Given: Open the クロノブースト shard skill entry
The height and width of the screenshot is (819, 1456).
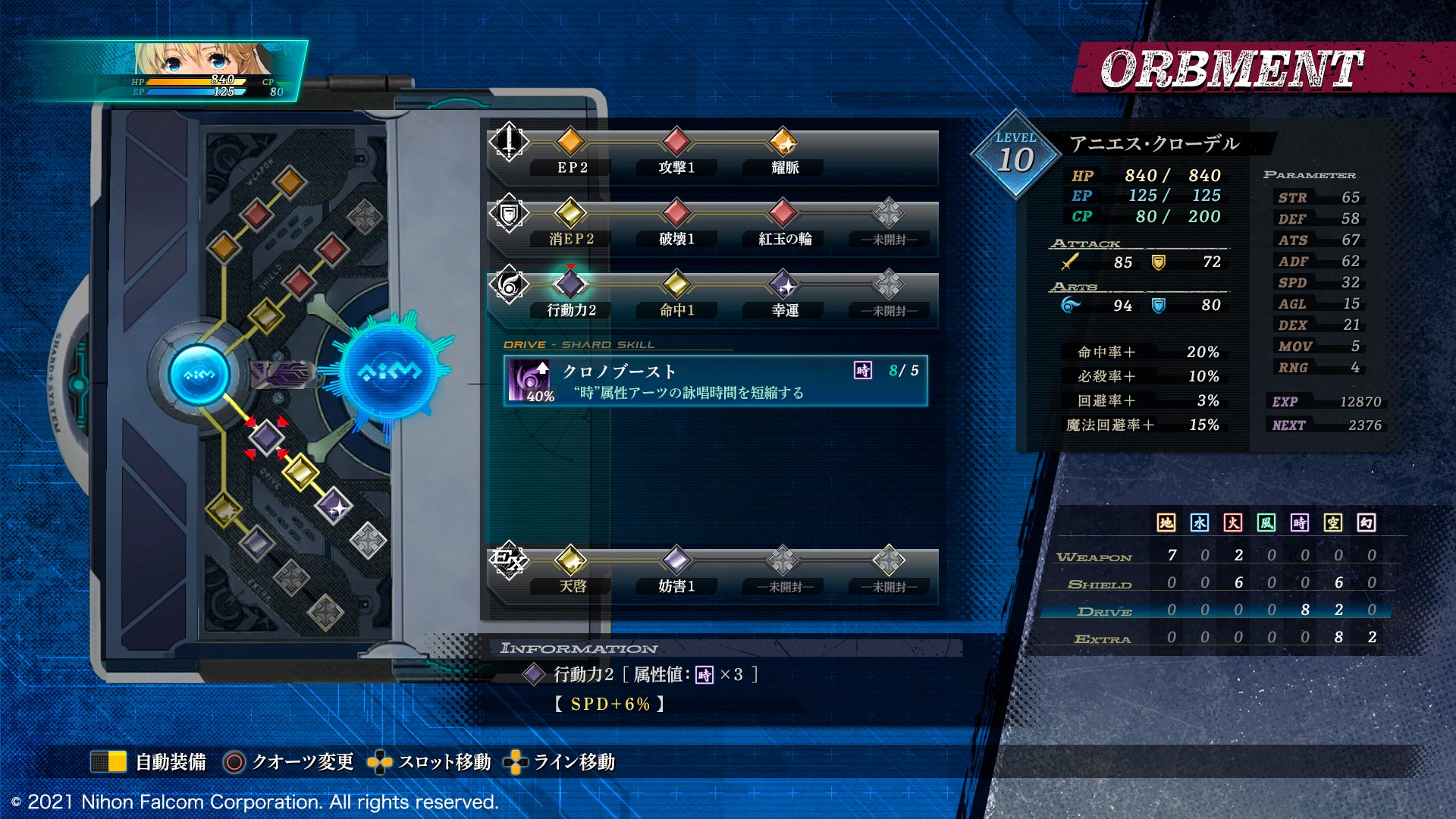Looking at the screenshot, I should [x=715, y=381].
